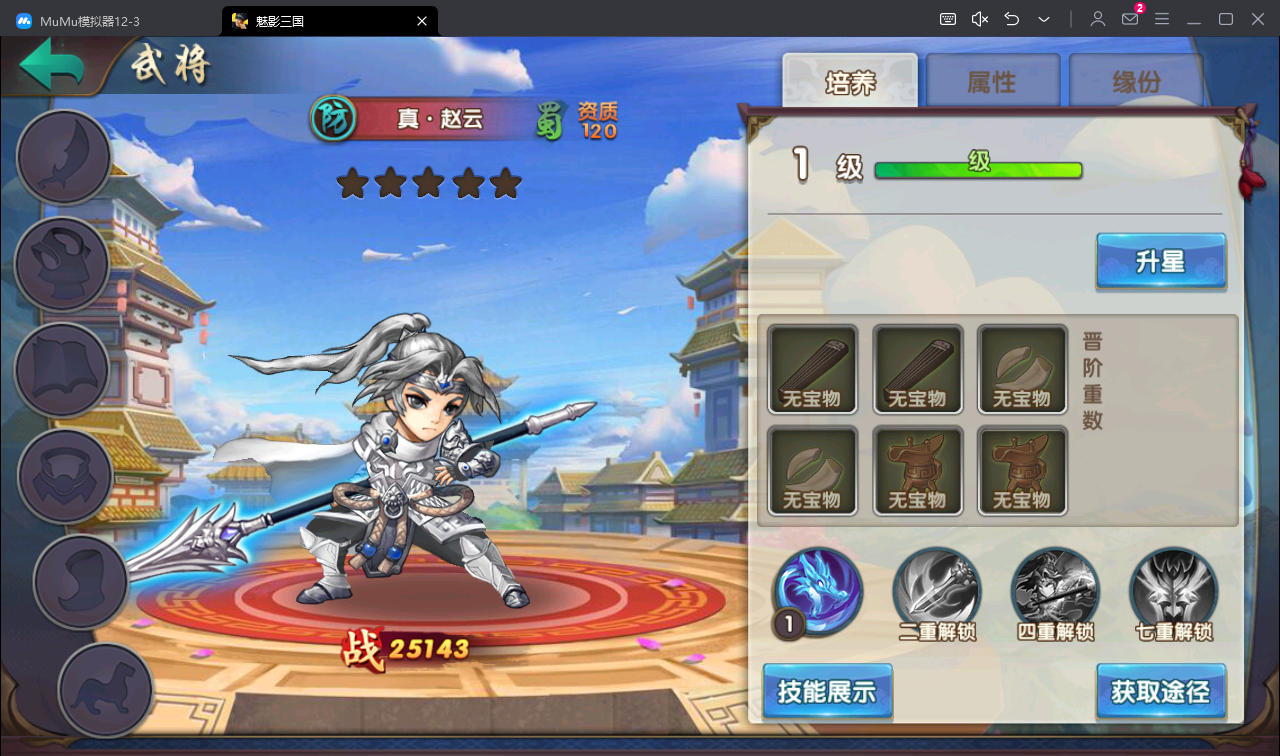Select the blue dragon skill icon
This screenshot has height=756, width=1280.
point(820,590)
